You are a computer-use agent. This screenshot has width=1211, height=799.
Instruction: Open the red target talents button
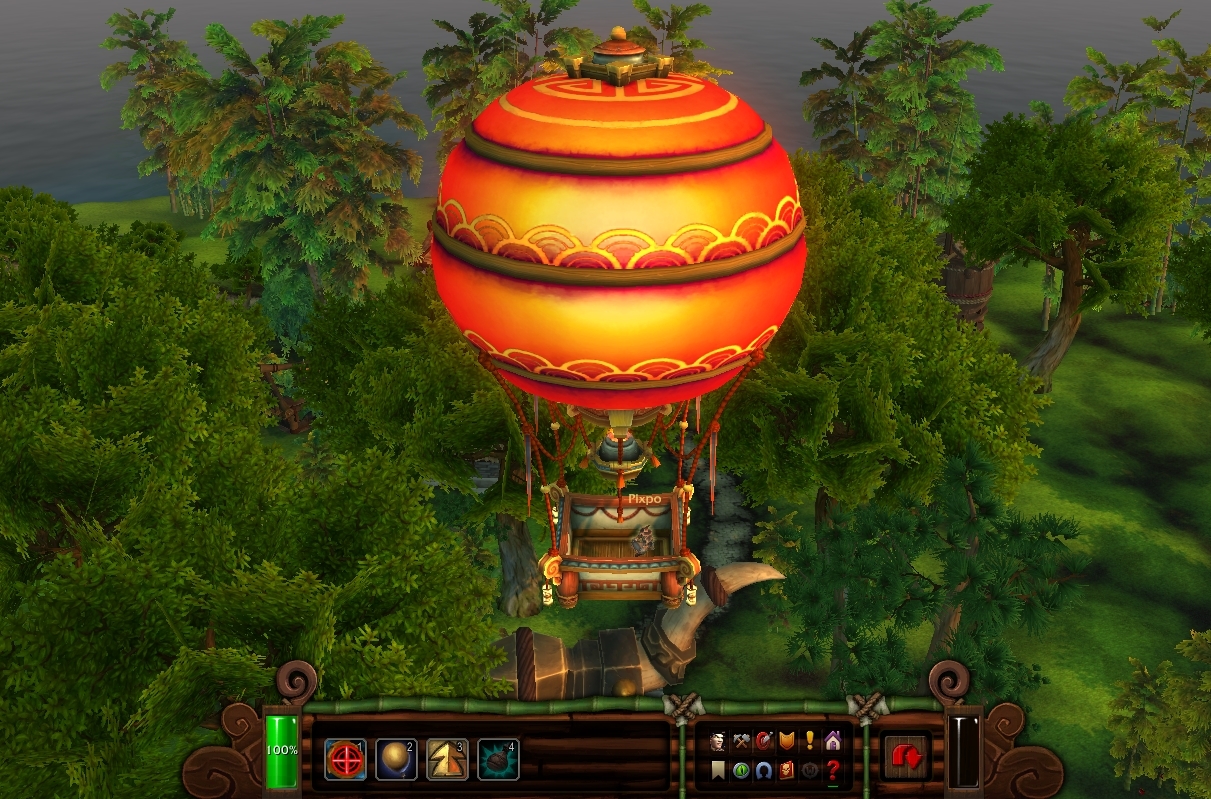coord(764,742)
